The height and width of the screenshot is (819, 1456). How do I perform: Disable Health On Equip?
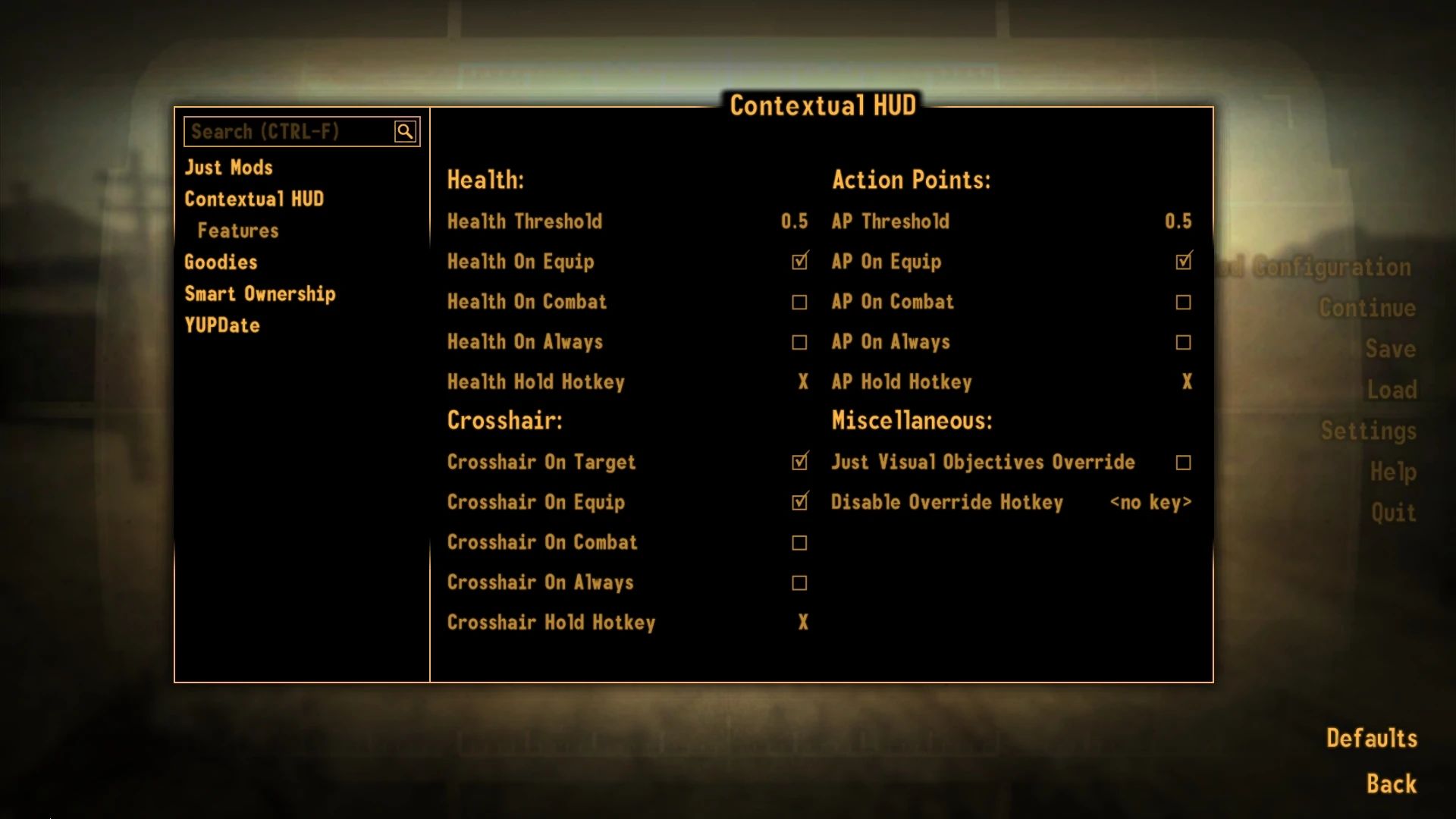[799, 262]
